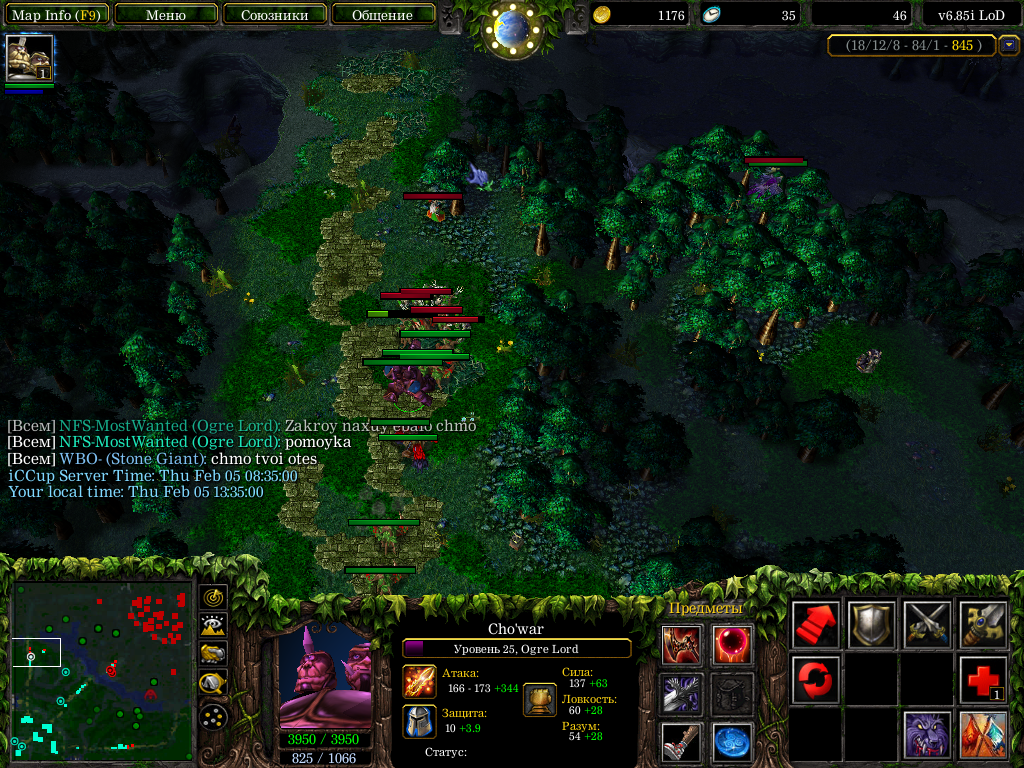Use the blue swirl disc item

pyautogui.click(x=732, y=742)
